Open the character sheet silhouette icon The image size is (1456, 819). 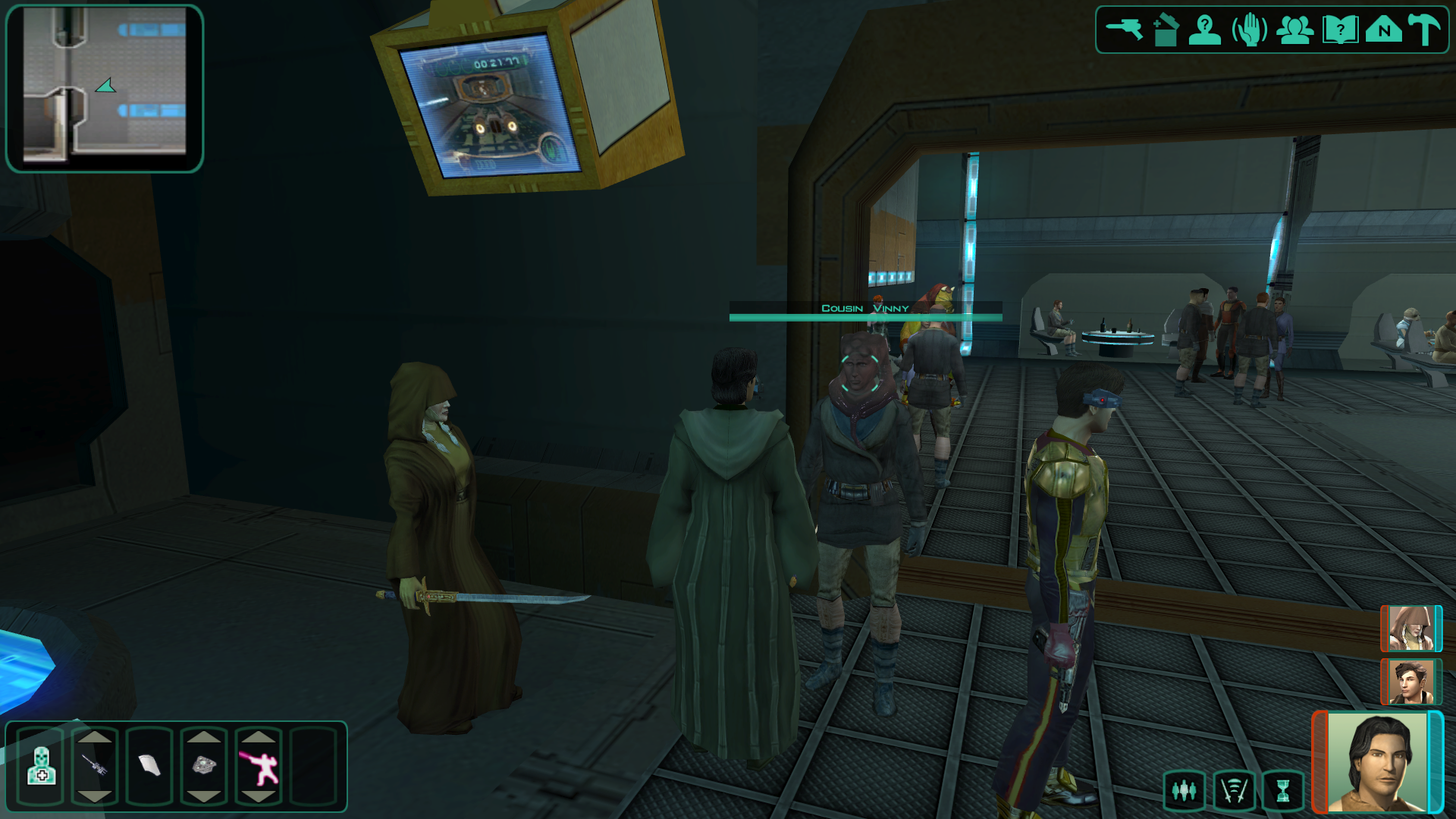coord(1204,30)
